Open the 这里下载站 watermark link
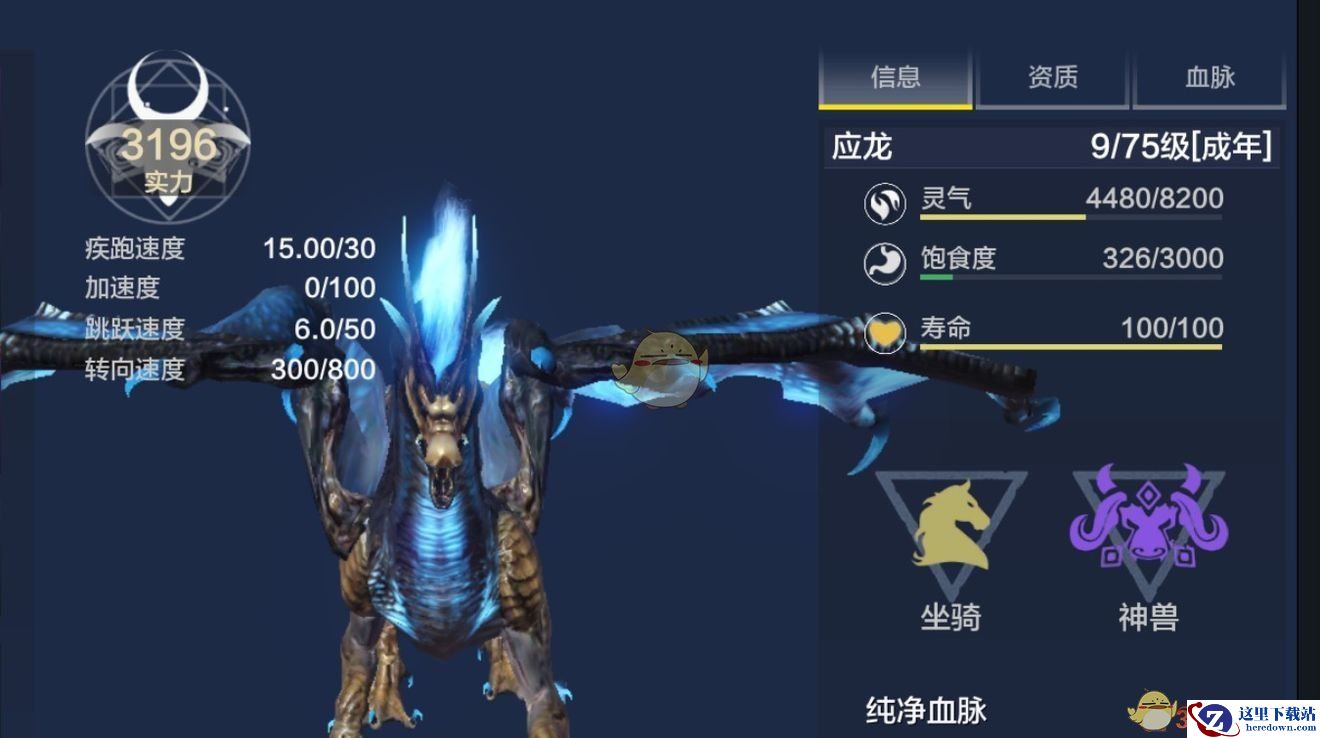The image size is (1320, 738). pyautogui.click(x=1254, y=718)
